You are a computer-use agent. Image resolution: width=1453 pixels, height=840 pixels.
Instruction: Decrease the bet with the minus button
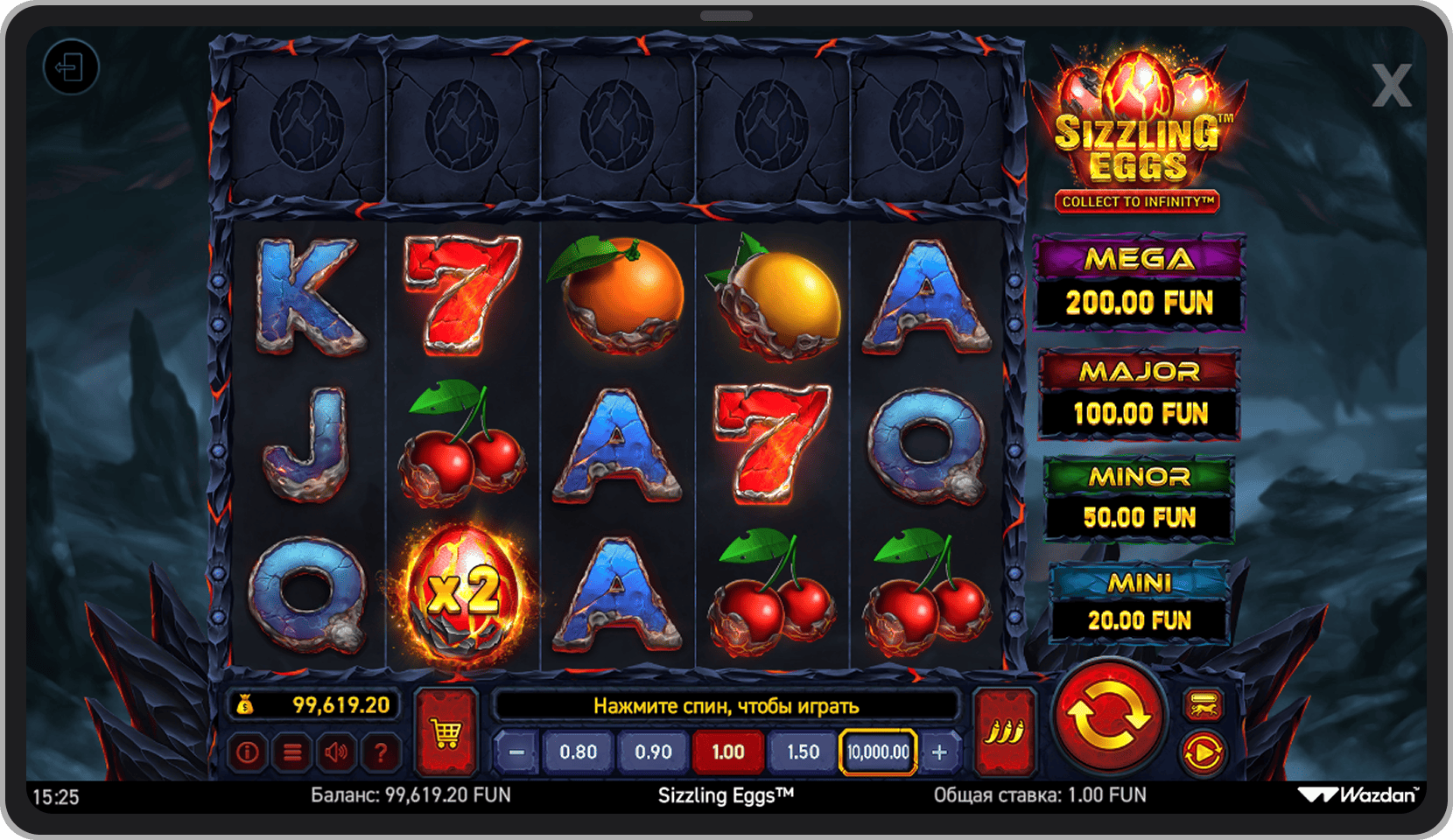pyautogui.click(x=516, y=752)
